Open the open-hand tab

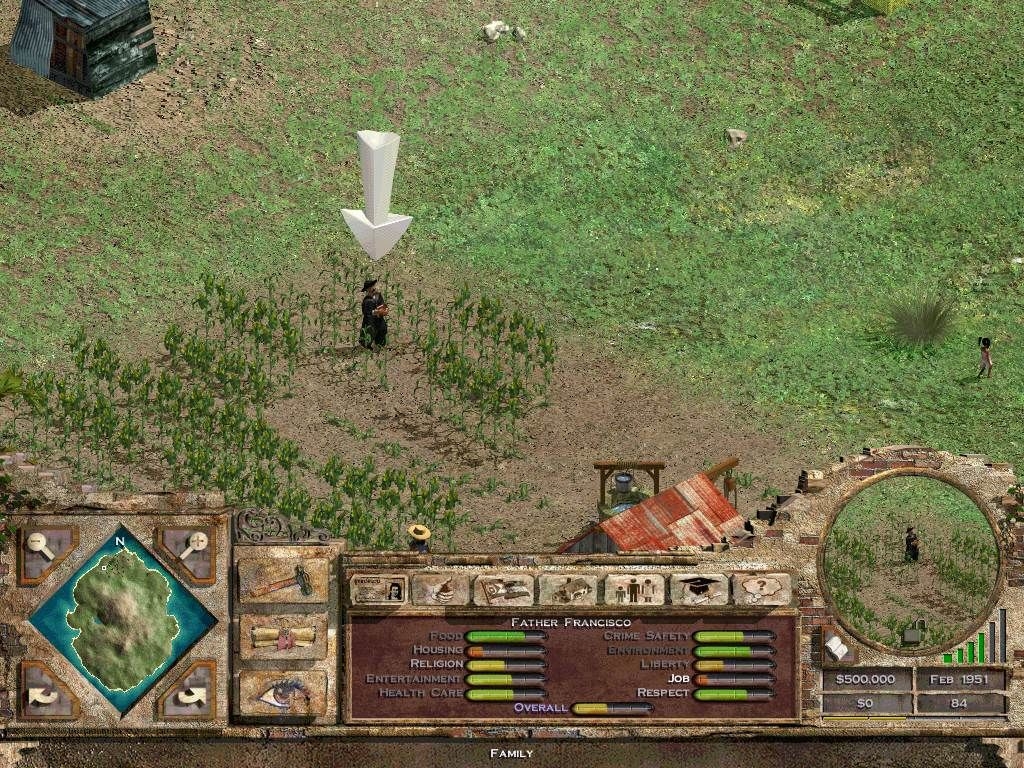pos(440,589)
